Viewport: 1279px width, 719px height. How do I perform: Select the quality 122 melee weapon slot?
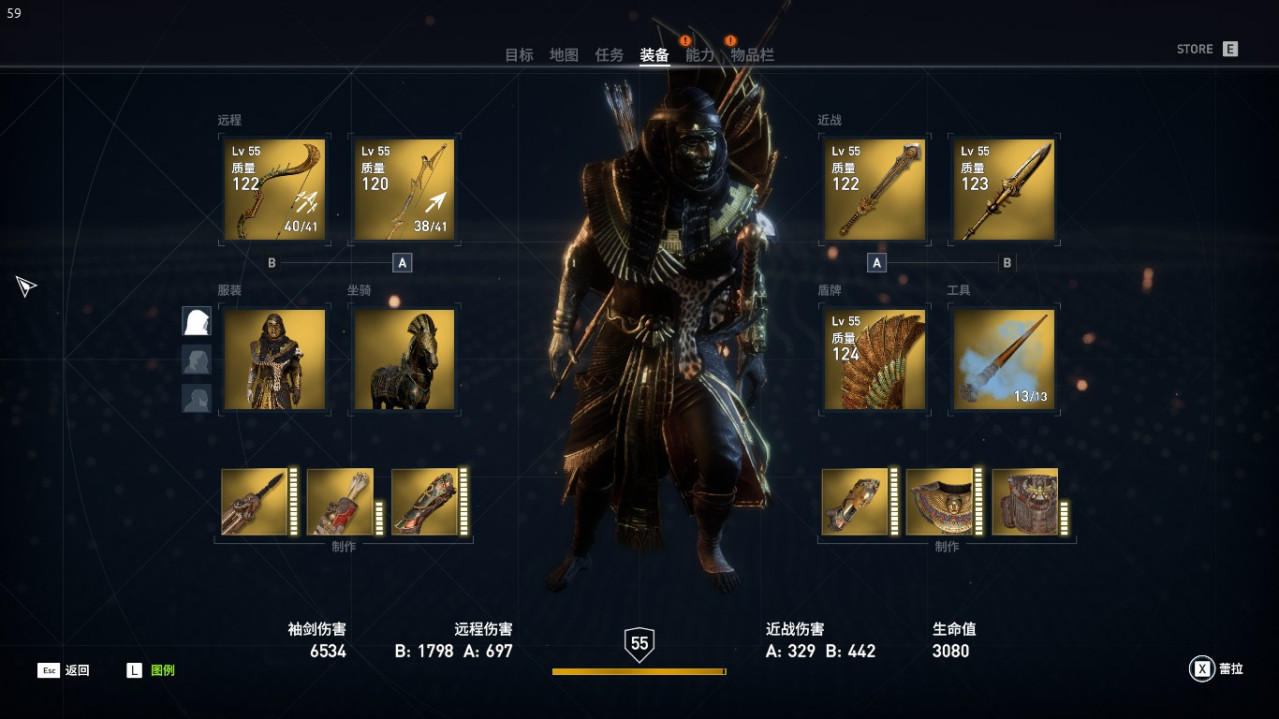874,190
